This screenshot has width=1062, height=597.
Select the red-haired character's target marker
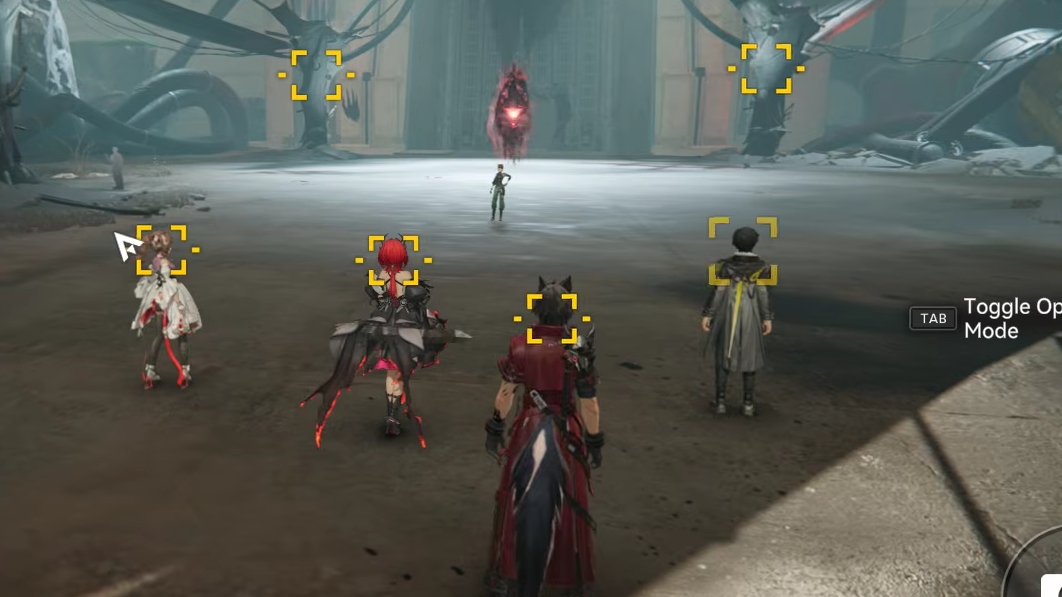coord(393,260)
